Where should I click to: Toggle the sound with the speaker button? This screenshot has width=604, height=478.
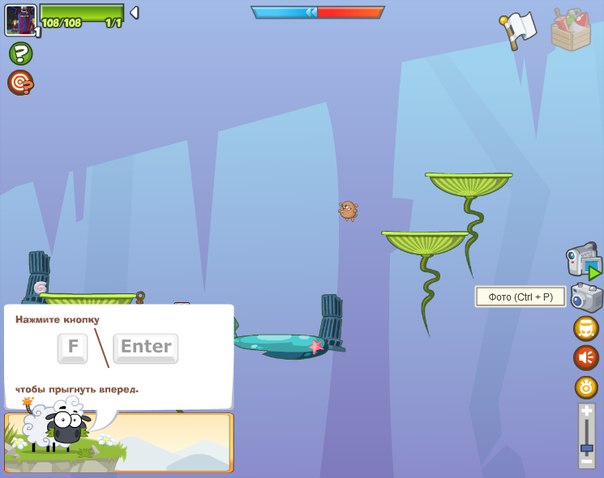tap(585, 357)
